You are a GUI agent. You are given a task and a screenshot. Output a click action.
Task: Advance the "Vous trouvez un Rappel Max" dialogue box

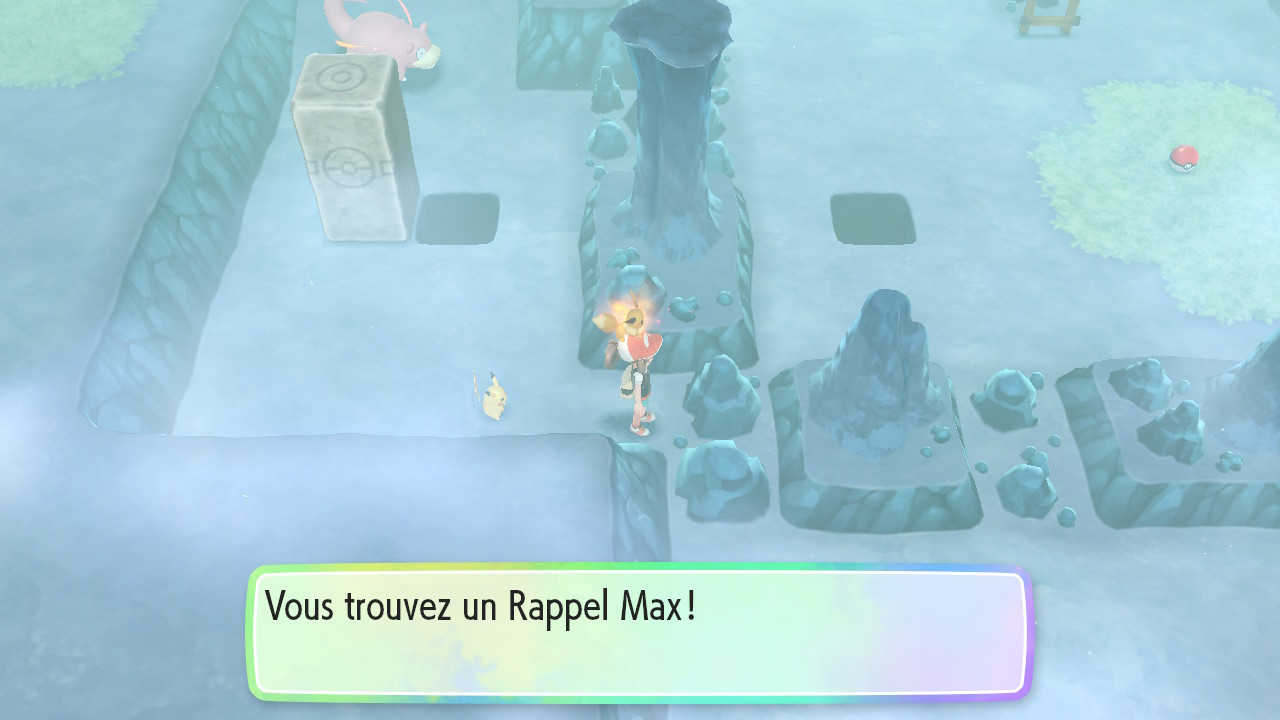640,632
